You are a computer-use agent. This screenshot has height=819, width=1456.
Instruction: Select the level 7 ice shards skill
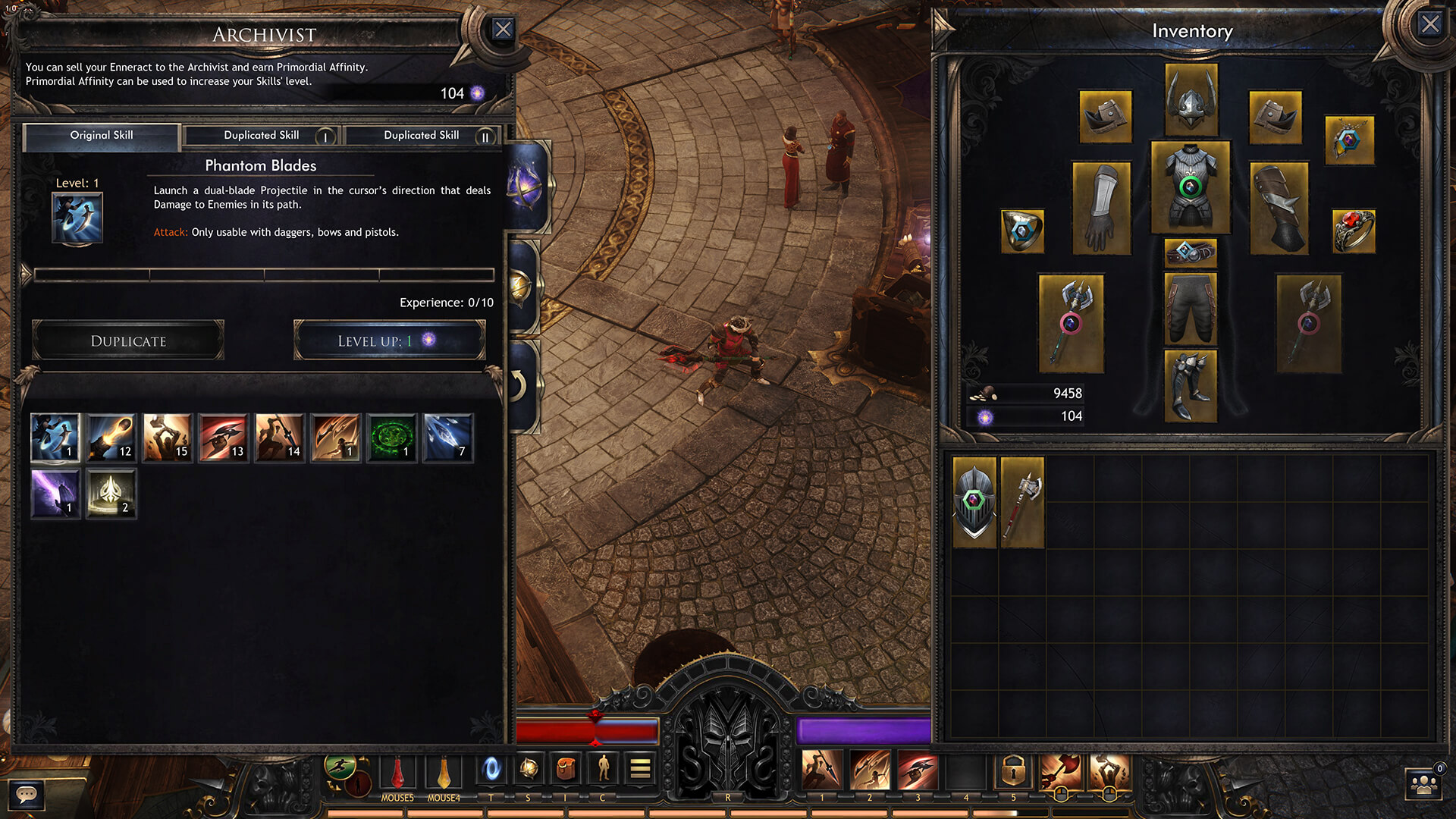447,438
